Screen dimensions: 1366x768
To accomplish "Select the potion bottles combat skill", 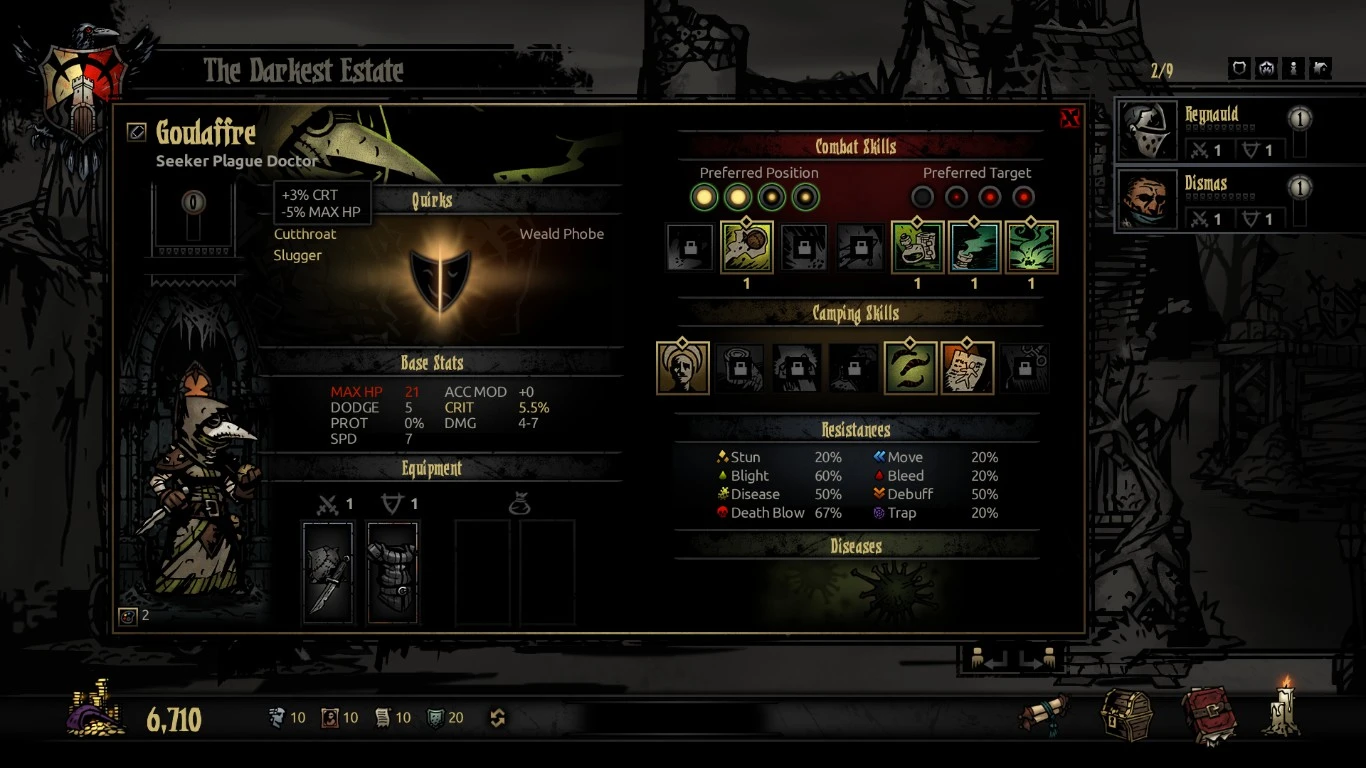I will pos(917,247).
